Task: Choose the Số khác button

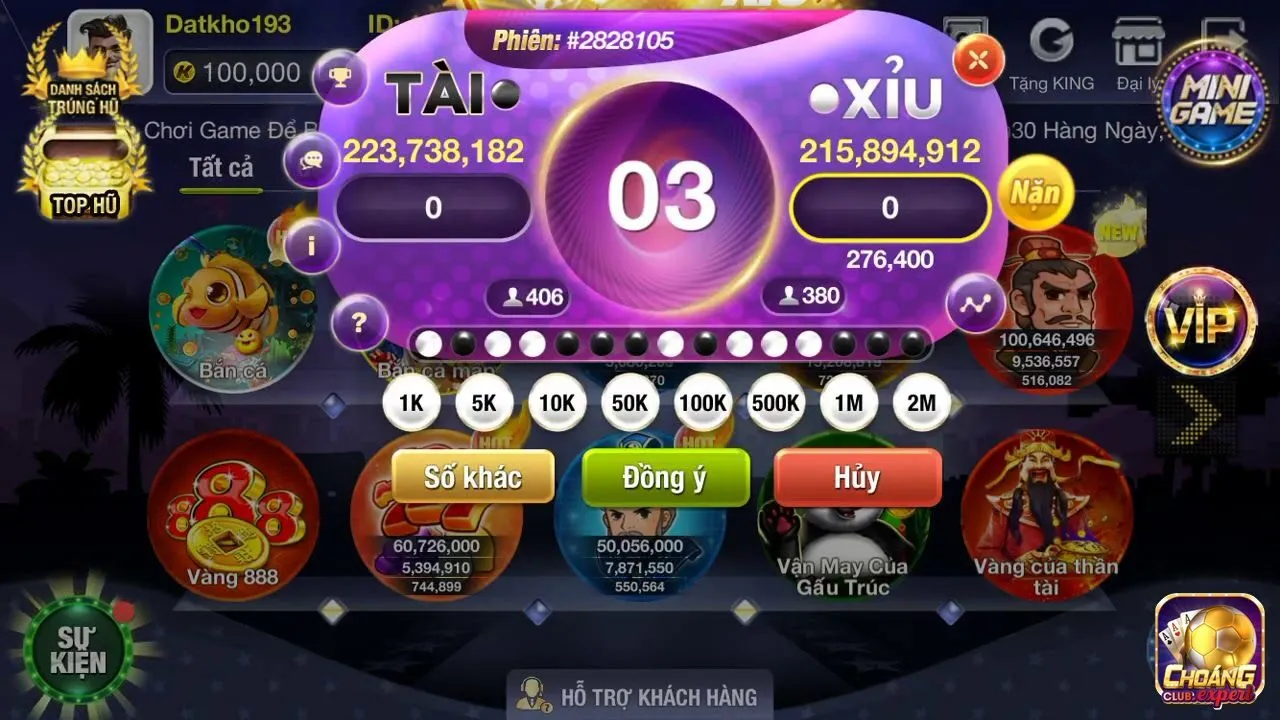Action: 472,476
